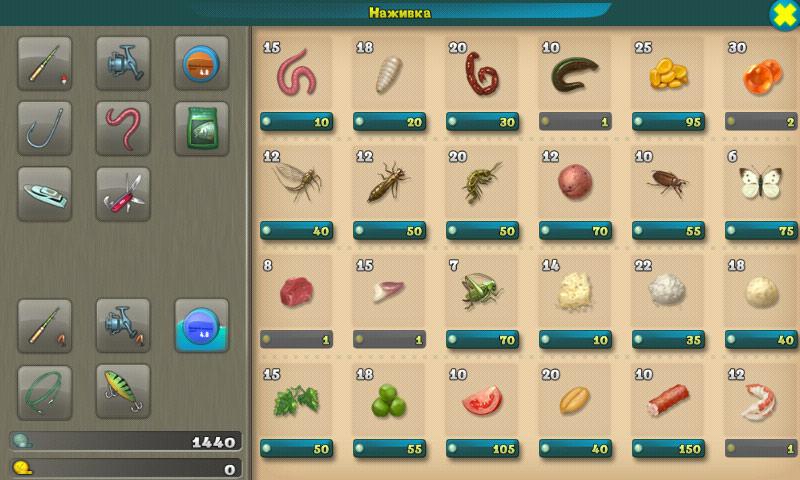Viewport: 800px width, 480px height.
Task: Select the fishing line spool category
Action: [x=201, y=63]
